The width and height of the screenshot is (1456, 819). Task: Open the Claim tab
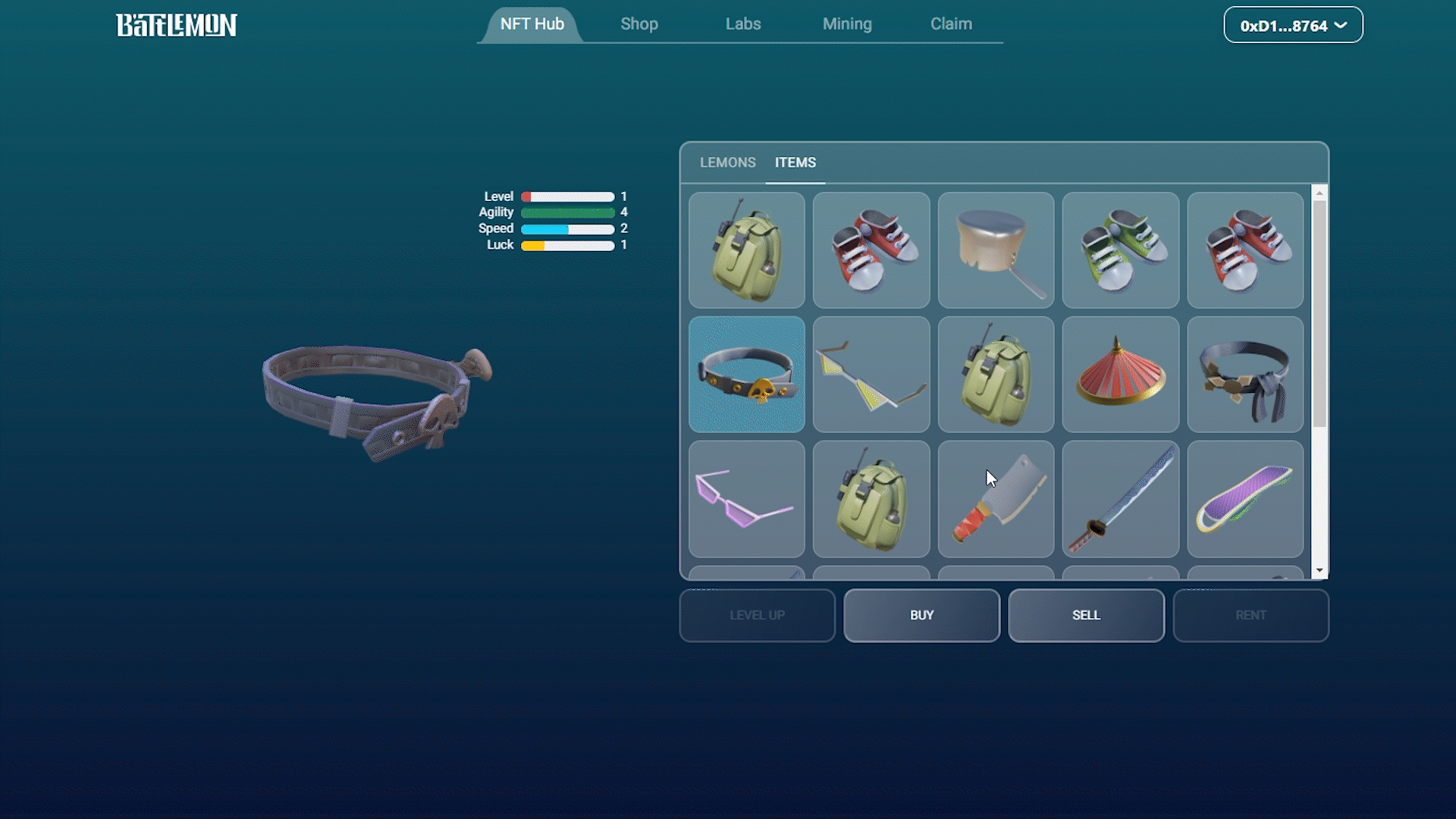(x=951, y=24)
